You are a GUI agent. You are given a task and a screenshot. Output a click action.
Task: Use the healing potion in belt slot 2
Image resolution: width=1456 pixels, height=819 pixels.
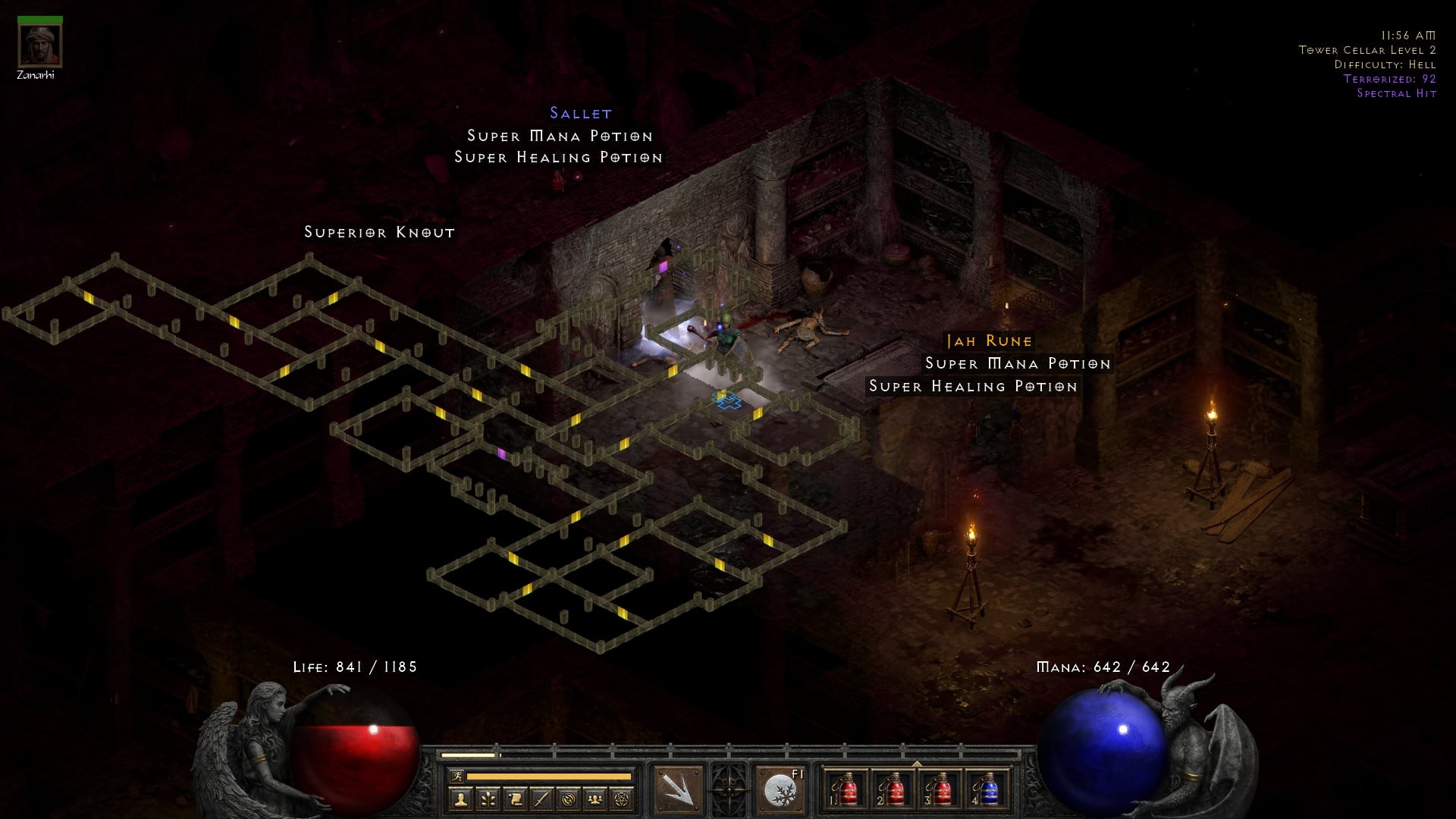pos(893,790)
